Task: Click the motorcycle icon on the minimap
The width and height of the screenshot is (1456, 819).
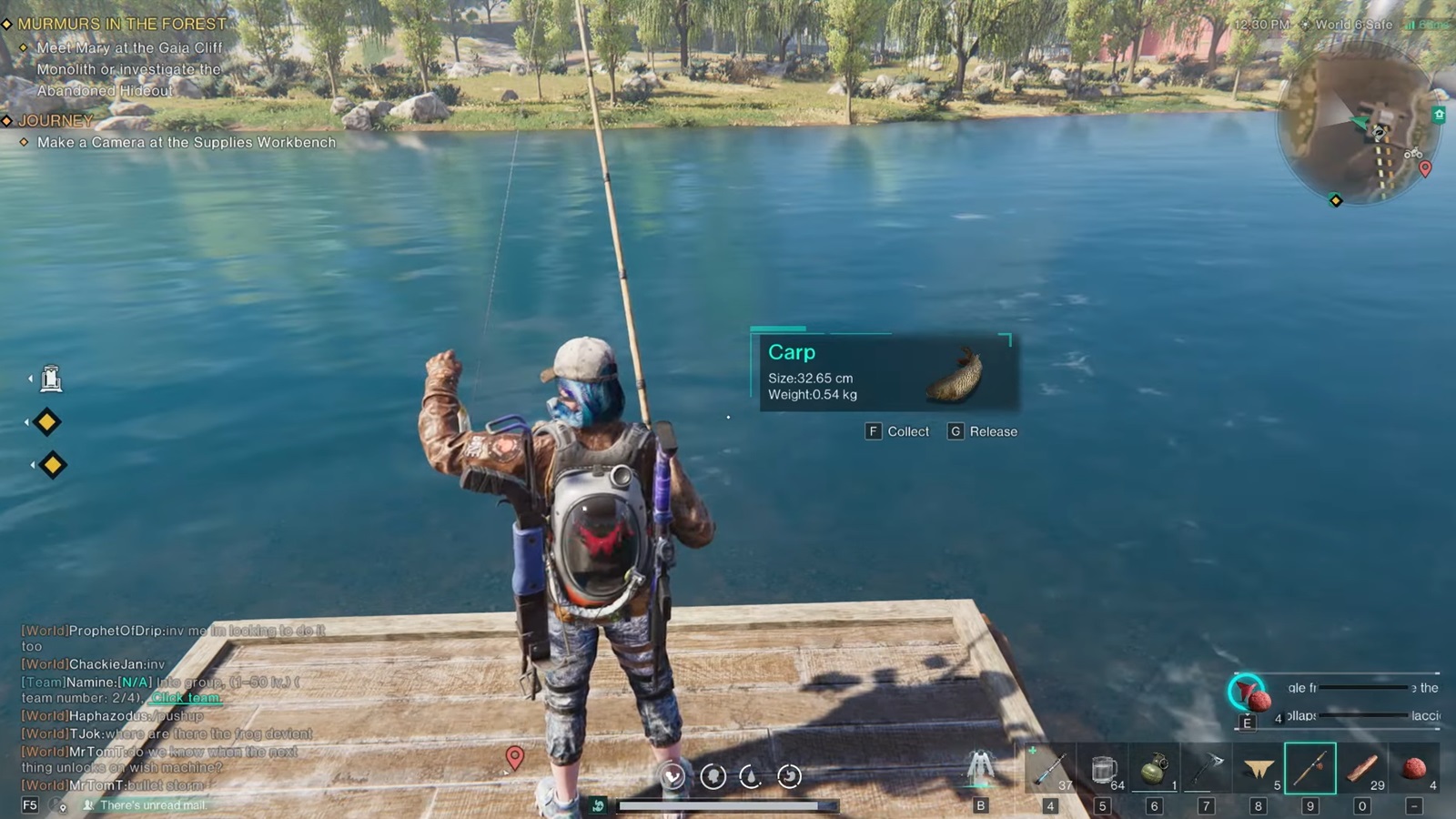Action: [1413, 153]
